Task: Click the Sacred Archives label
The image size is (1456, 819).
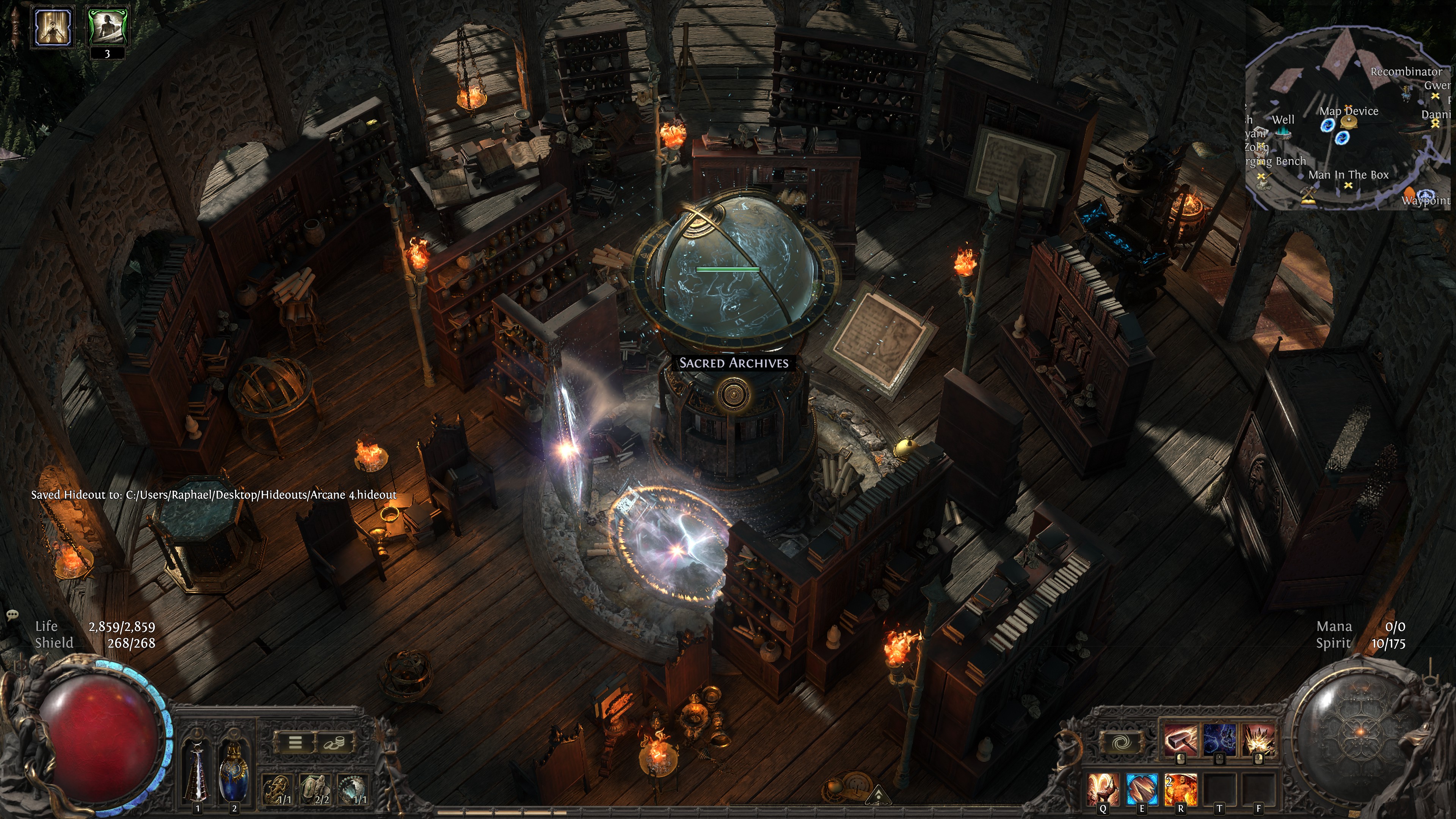Action: click(x=733, y=363)
